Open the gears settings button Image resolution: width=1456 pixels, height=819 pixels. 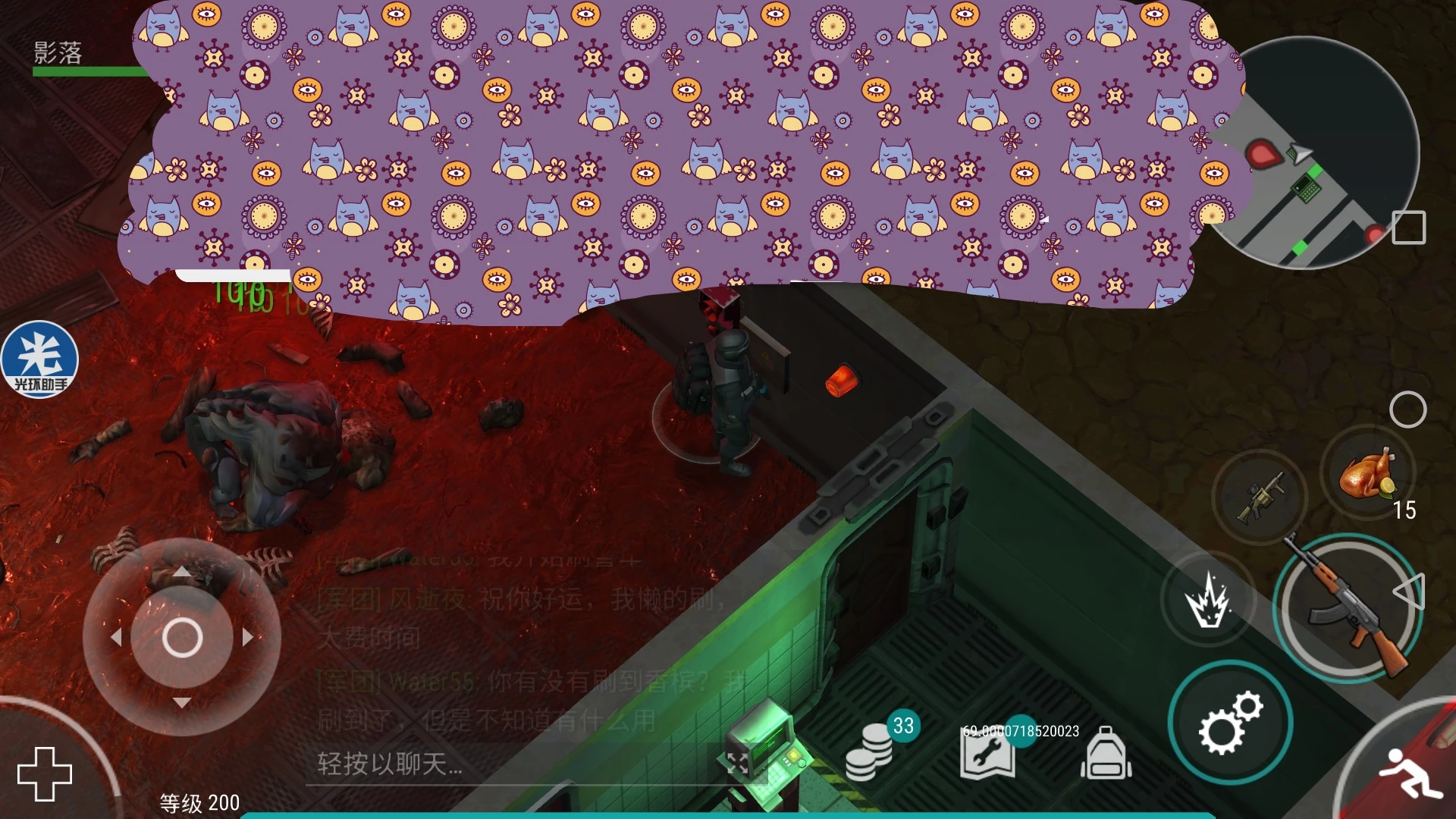(x=1229, y=722)
